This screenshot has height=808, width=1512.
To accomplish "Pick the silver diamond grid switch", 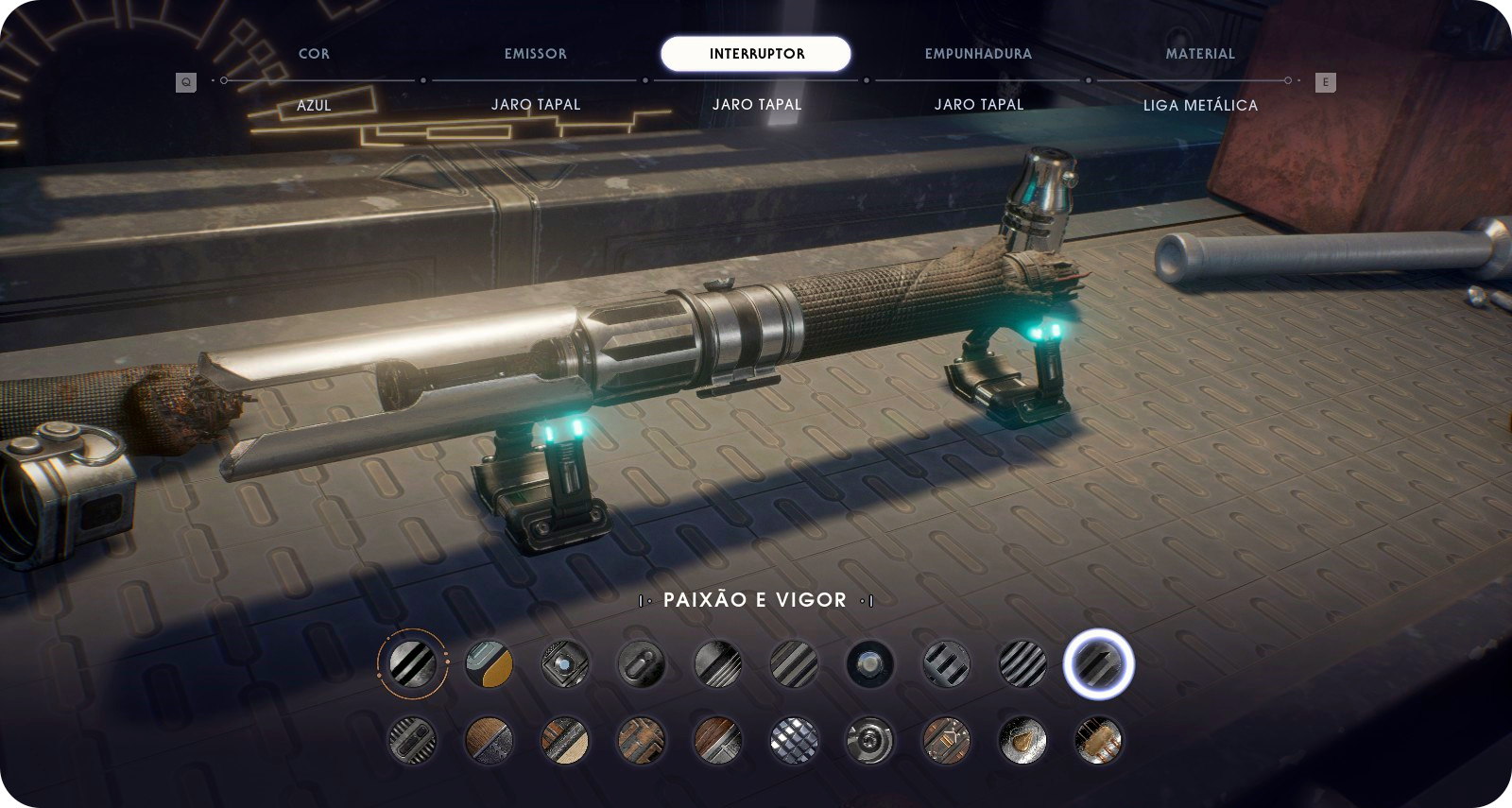I will coord(794,739).
